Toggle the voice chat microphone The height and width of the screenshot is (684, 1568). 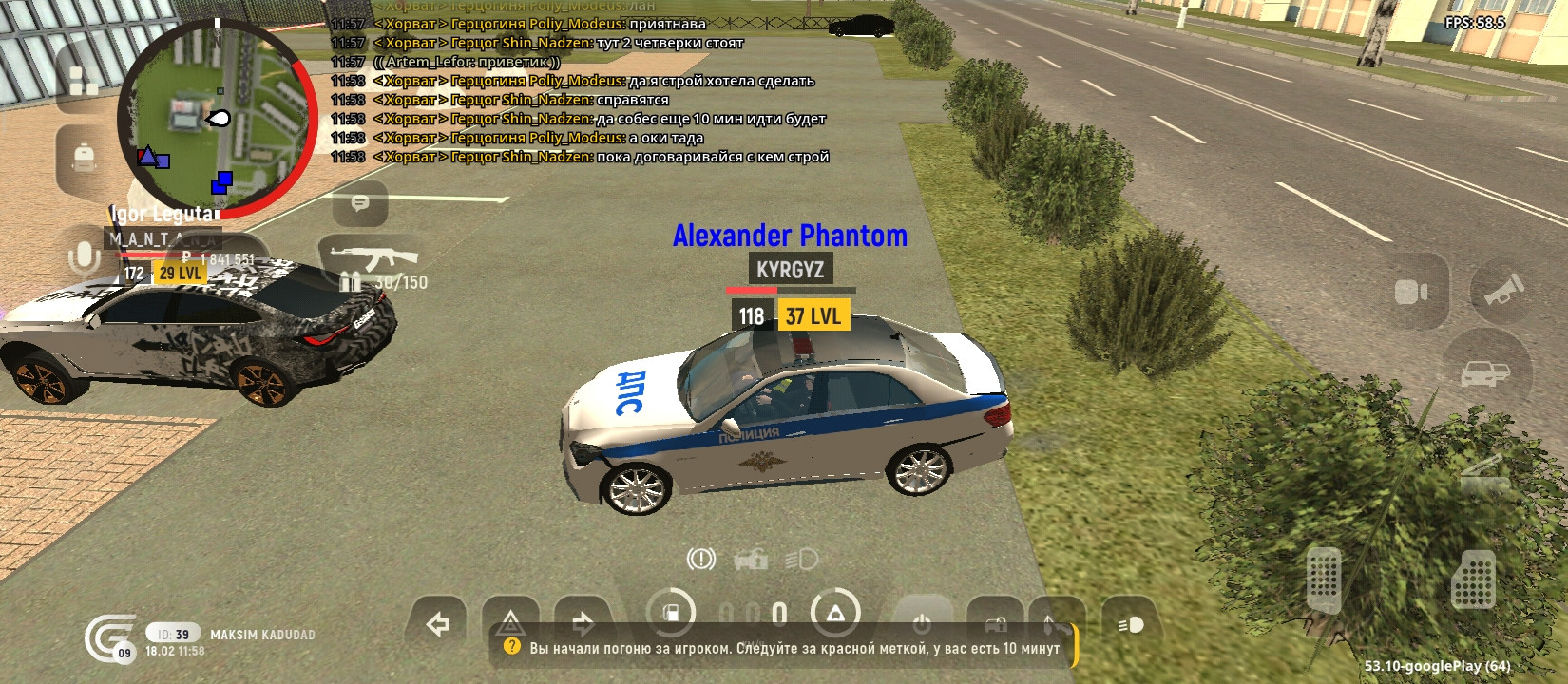pyautogui.click(x=84, y=256)
